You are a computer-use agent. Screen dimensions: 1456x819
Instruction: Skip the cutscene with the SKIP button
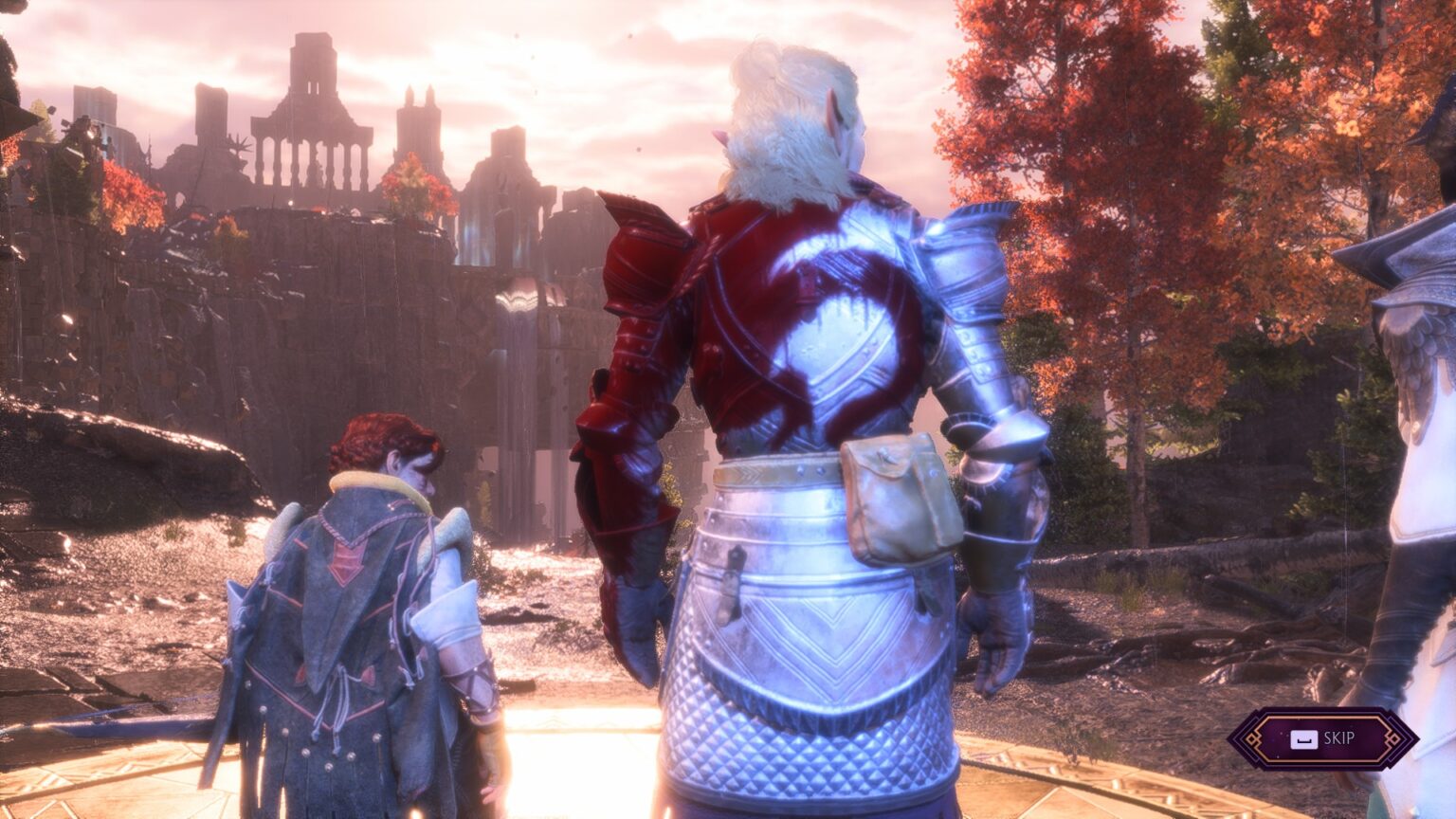click(1323, 738)
